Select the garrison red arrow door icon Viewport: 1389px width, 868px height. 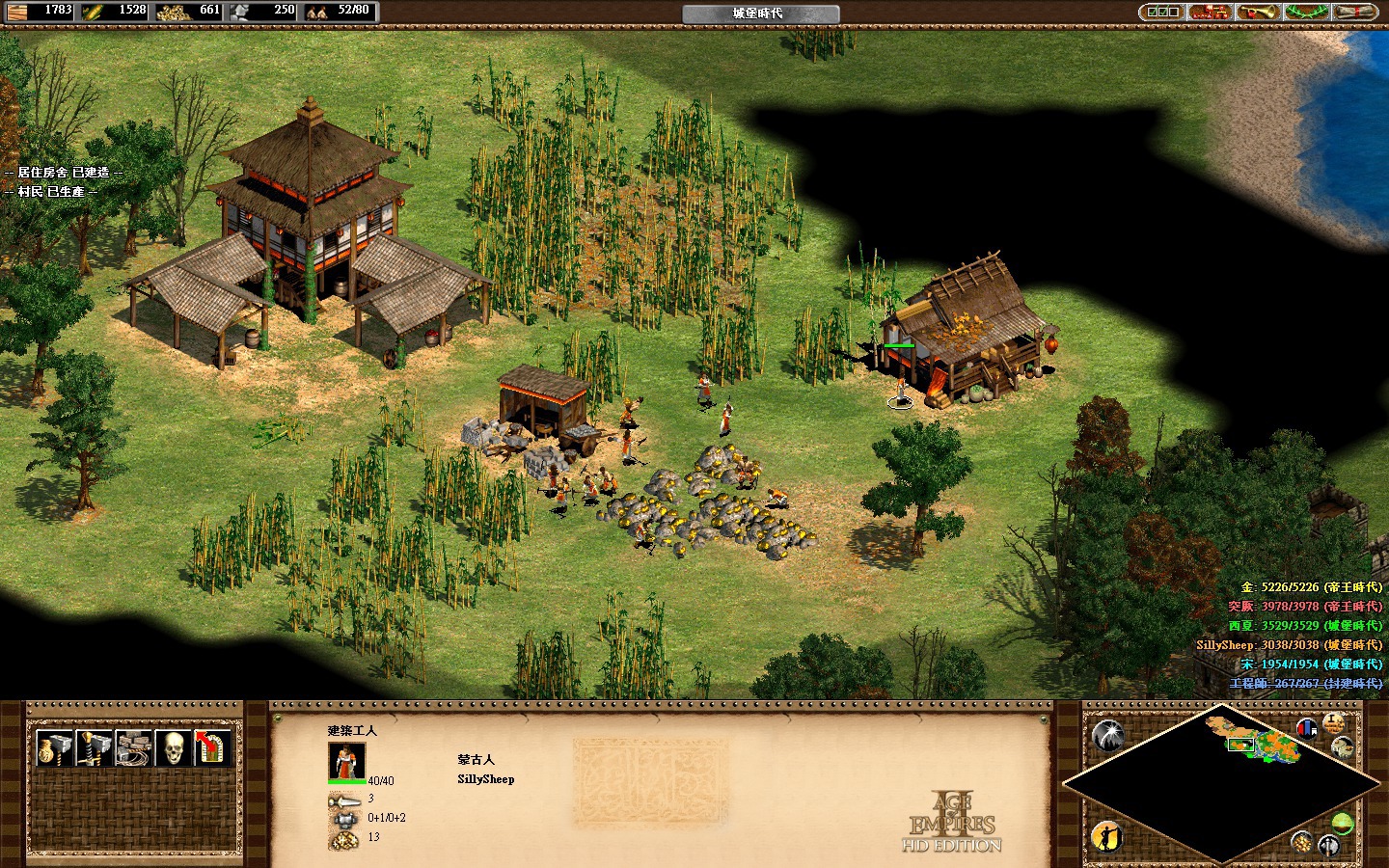pyautogui.click(x=210, y=748)
